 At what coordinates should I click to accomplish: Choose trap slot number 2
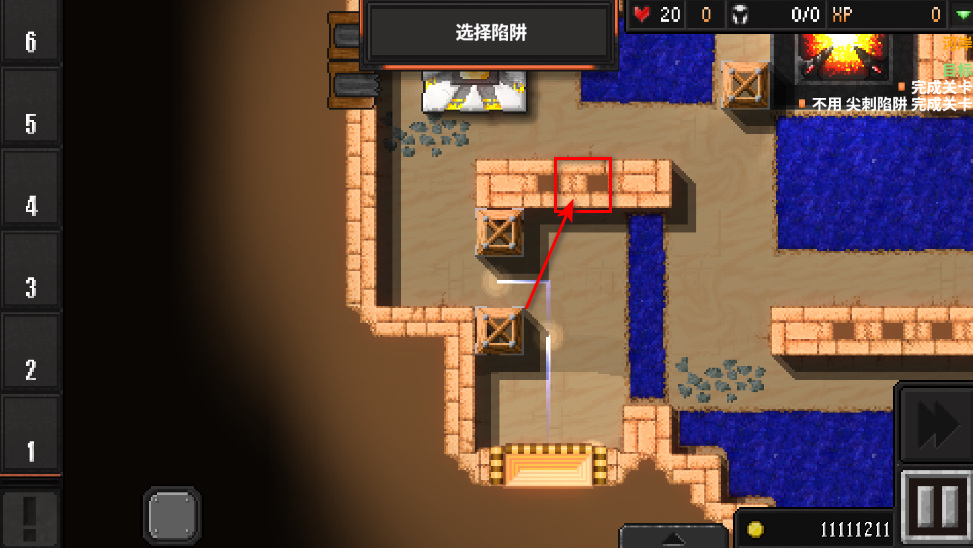30,352
